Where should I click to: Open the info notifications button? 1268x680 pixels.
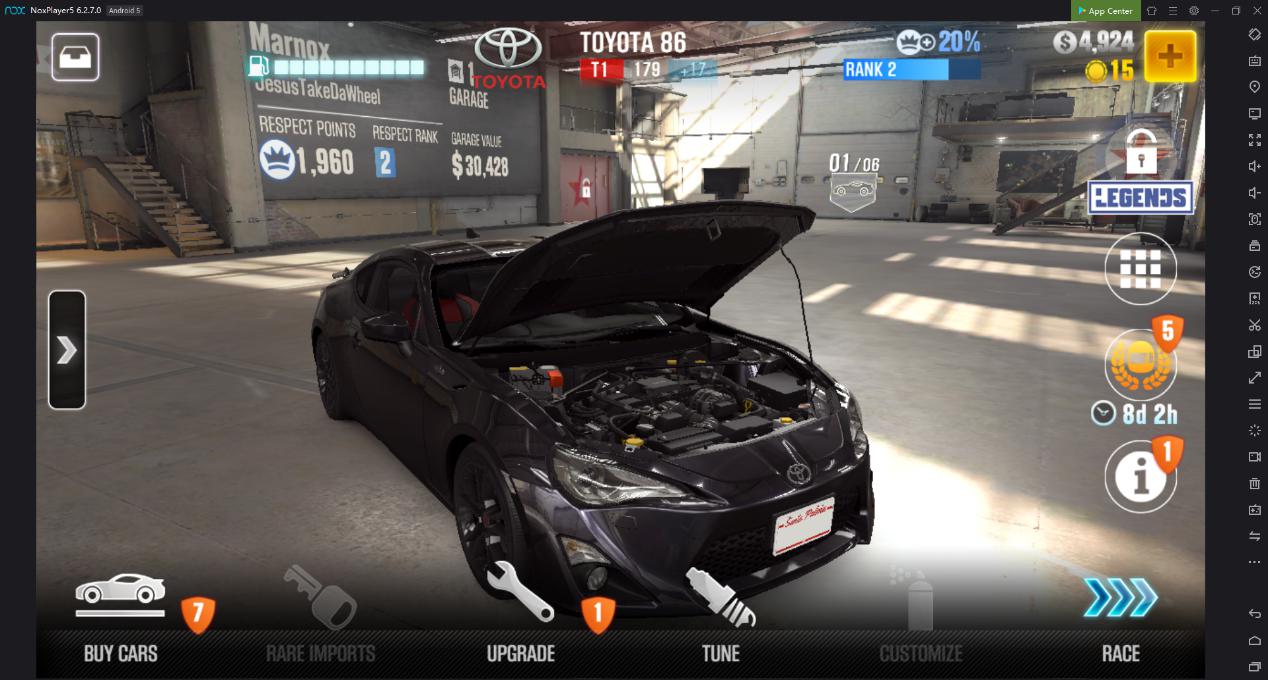[x=1140, y=478]
